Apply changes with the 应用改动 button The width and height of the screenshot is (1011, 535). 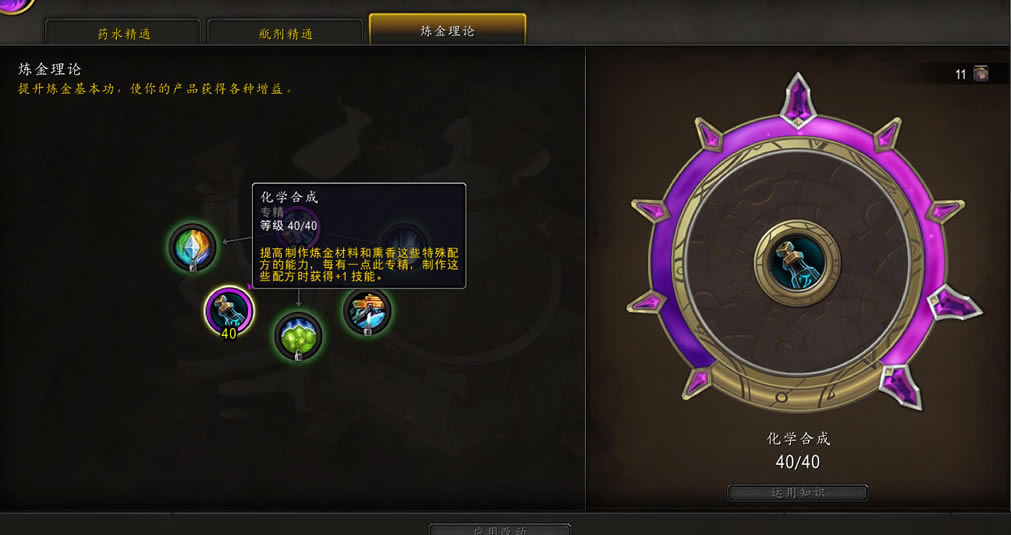tap(500, 528)
